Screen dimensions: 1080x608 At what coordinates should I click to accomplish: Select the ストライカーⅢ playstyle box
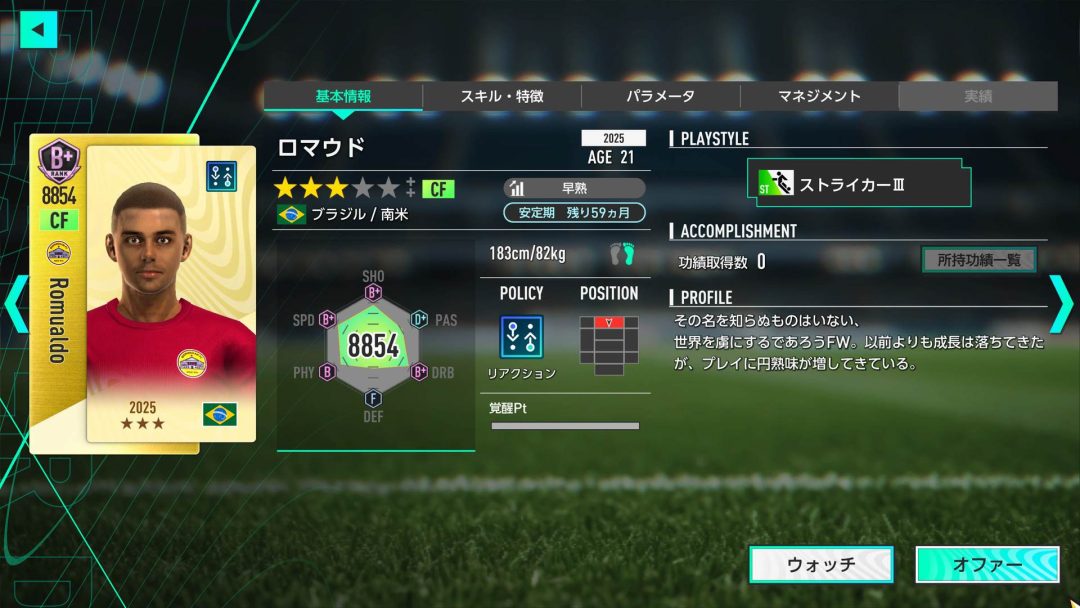[x=859, y=184]
